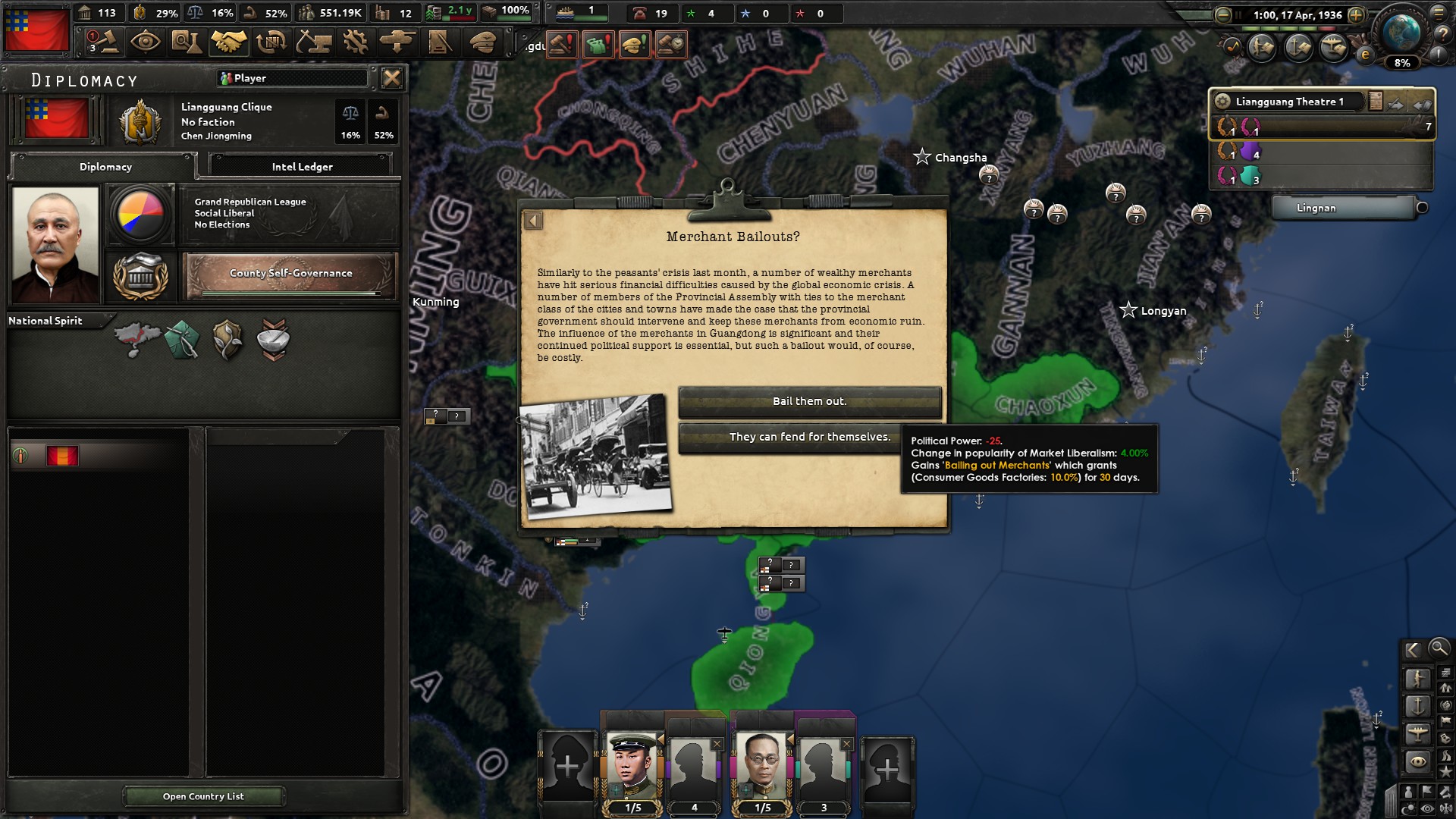Click the Chen Jiongming leader portrait
Viewport: 1456px width, 819px height.
click(55, 244)
